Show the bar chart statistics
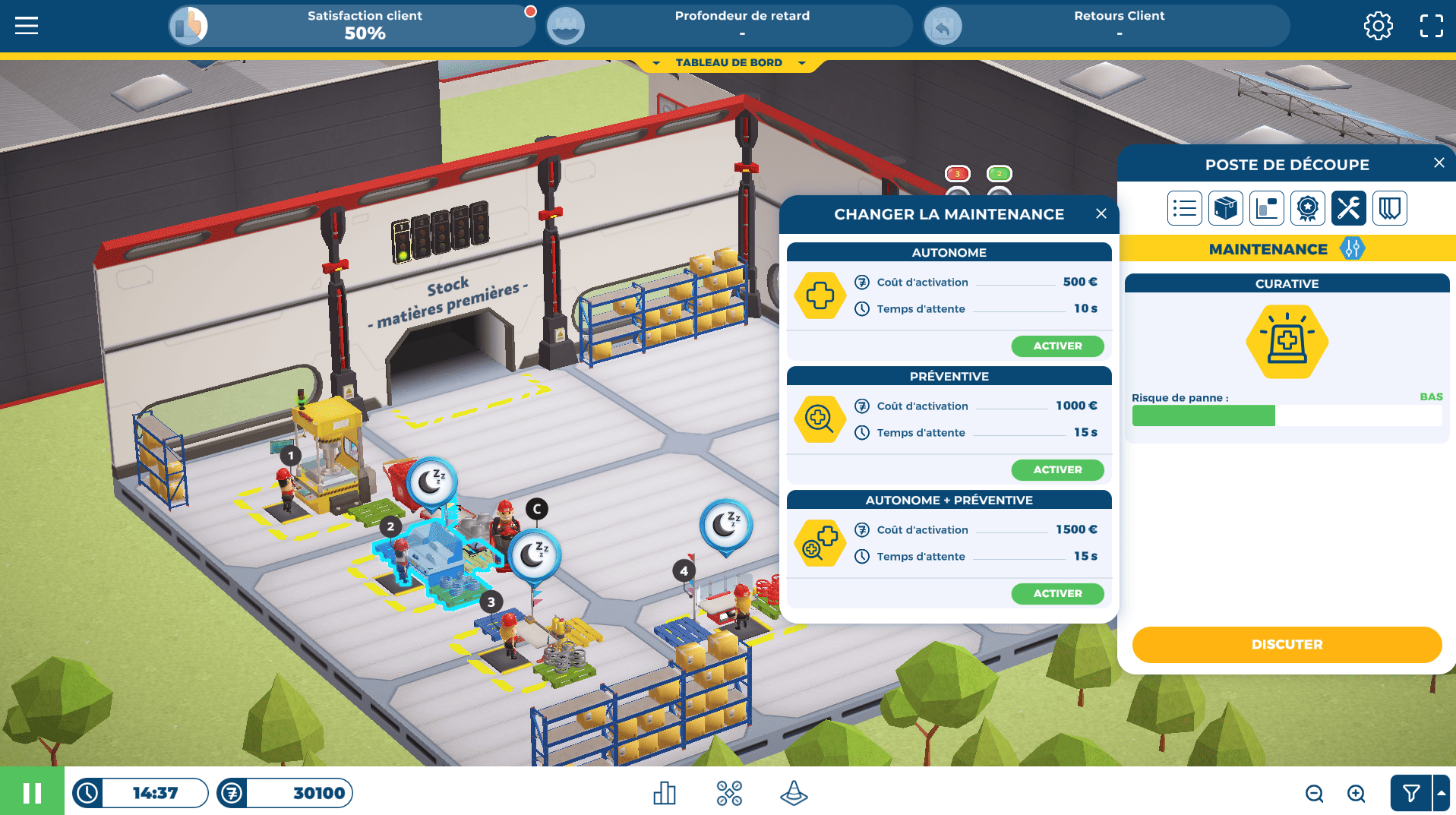The image size is (1456, 815). click(664, 794)
